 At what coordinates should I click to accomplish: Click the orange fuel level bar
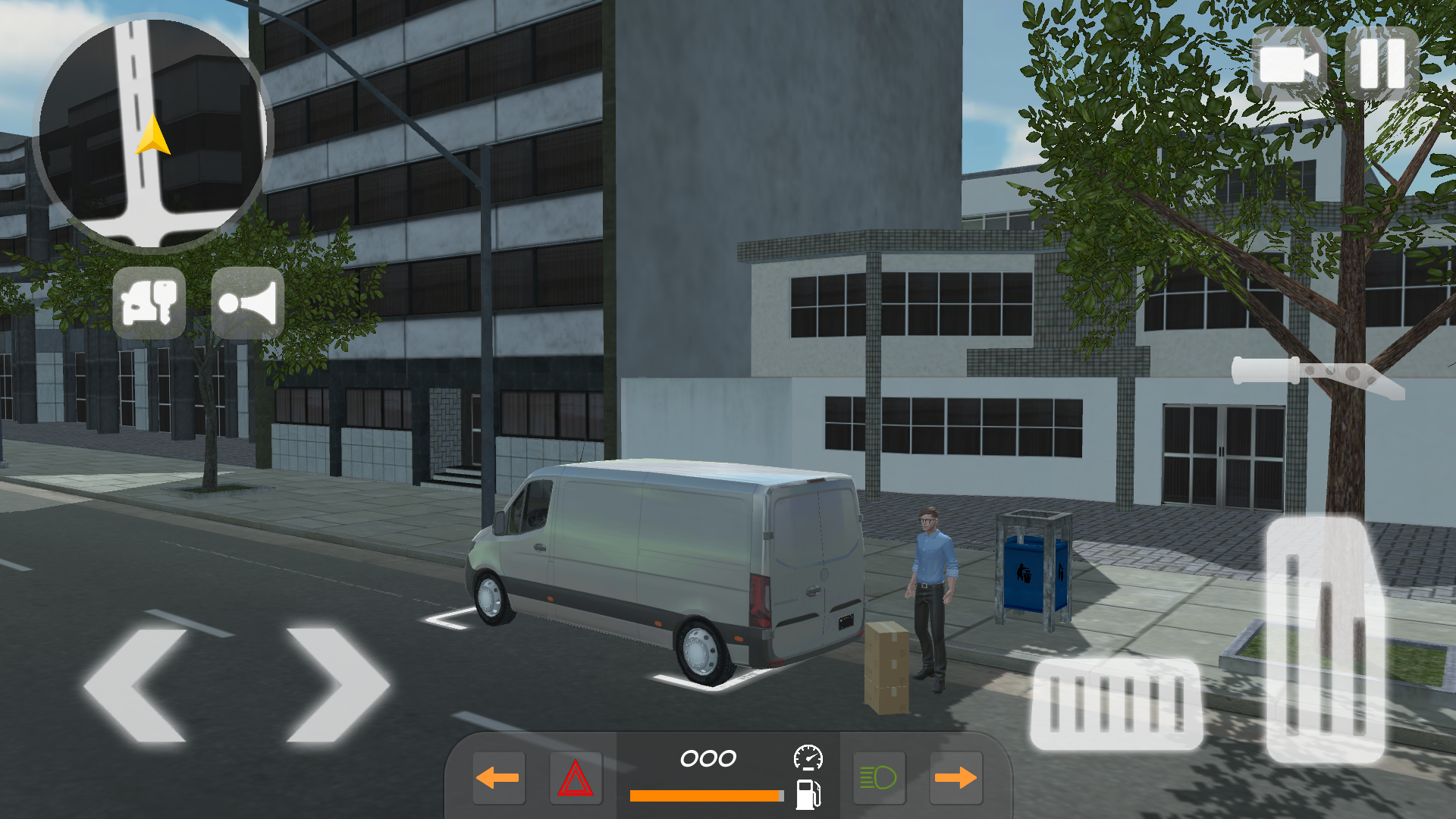coord(705,796)
